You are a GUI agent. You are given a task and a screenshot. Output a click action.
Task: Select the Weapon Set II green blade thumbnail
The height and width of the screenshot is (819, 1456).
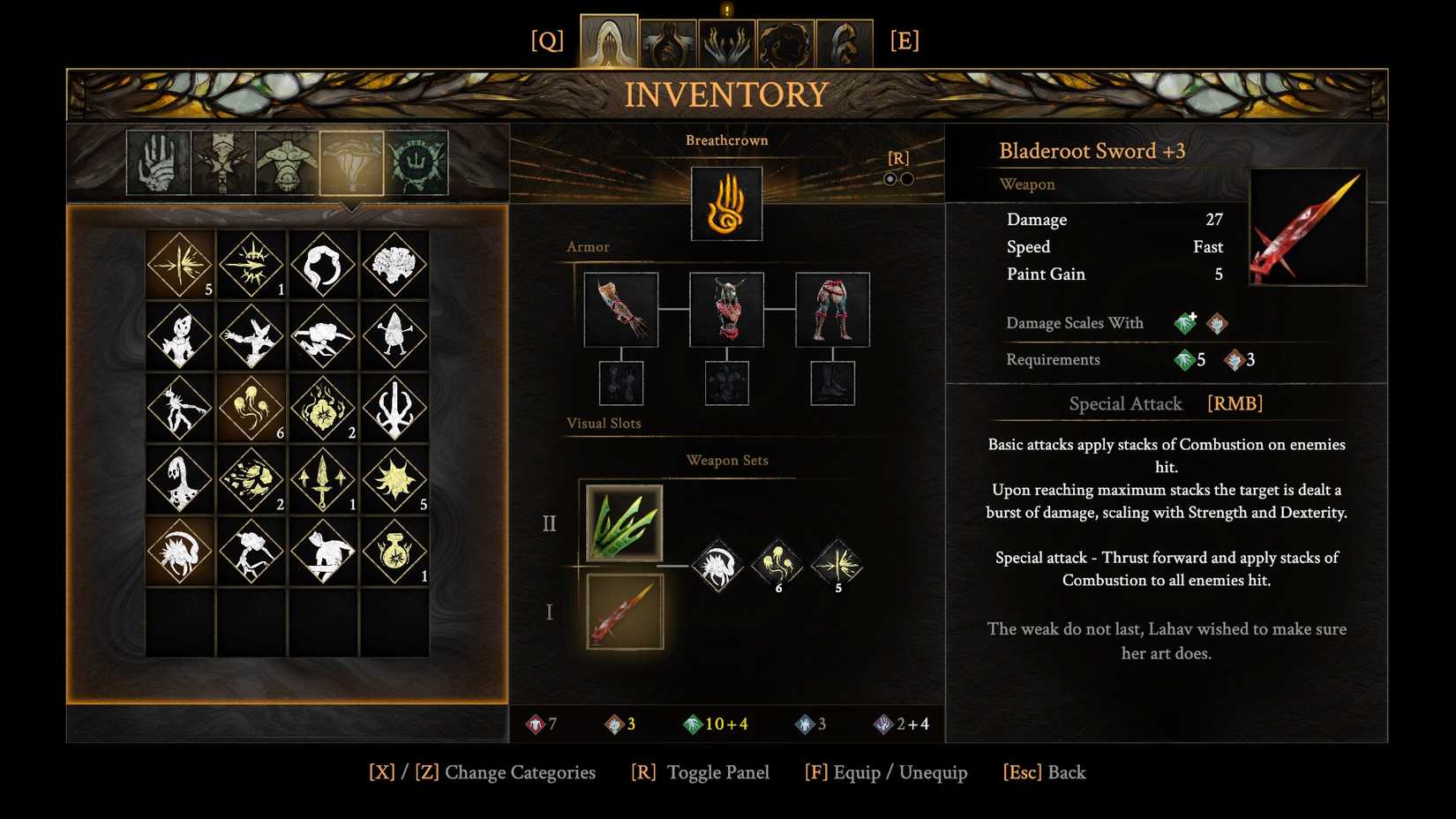point(624,522)
